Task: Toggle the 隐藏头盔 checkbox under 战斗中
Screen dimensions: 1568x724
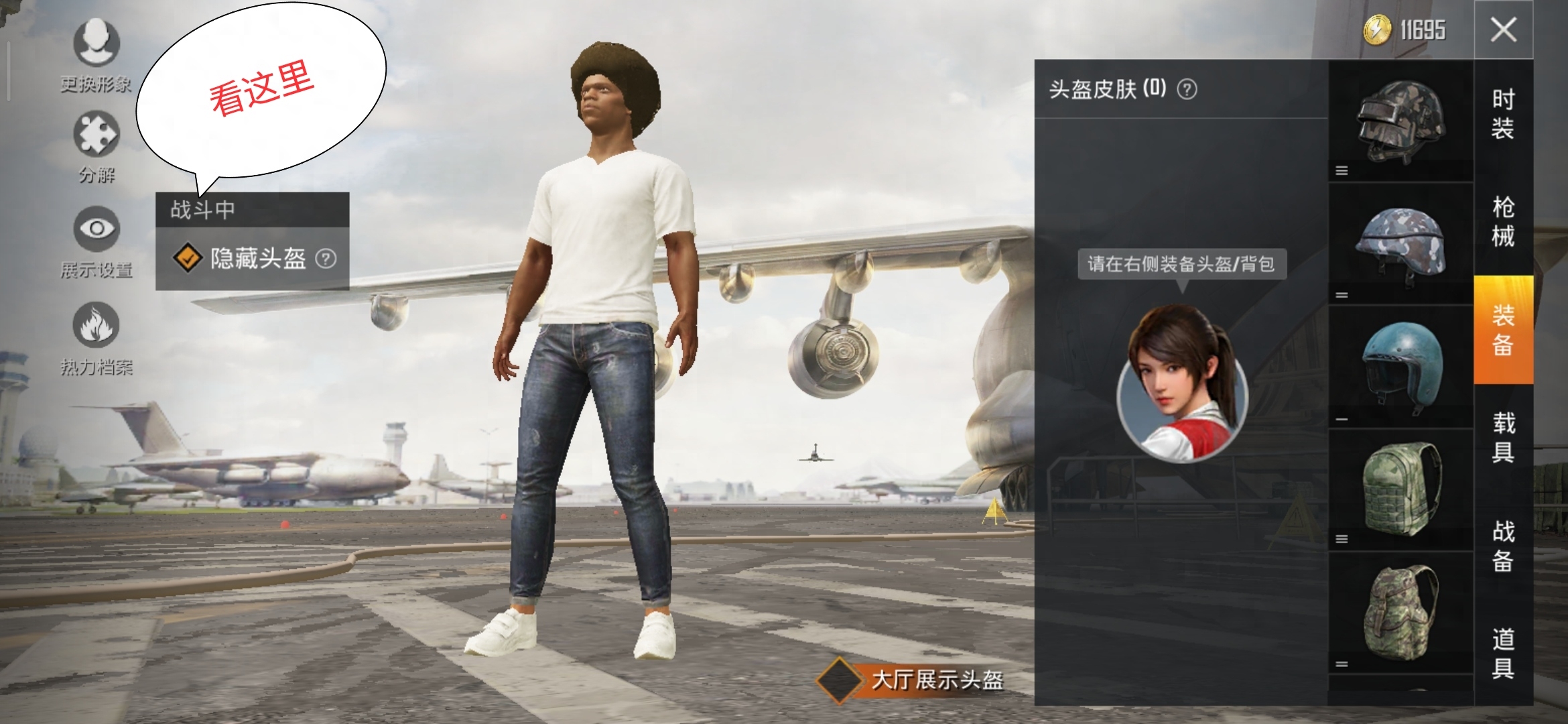Action: 189,259
